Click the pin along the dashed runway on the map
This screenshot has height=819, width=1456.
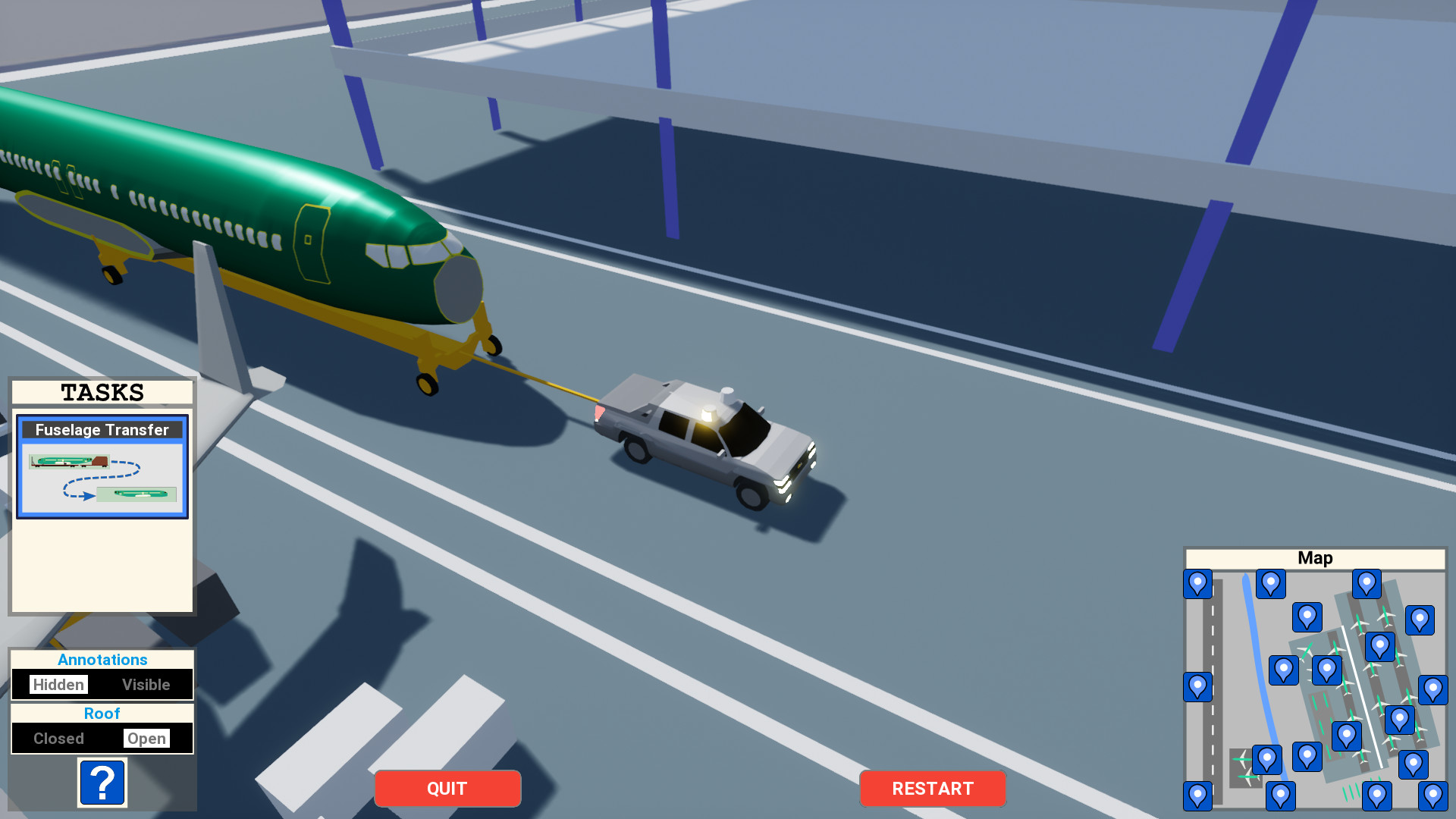(1197, 685)
